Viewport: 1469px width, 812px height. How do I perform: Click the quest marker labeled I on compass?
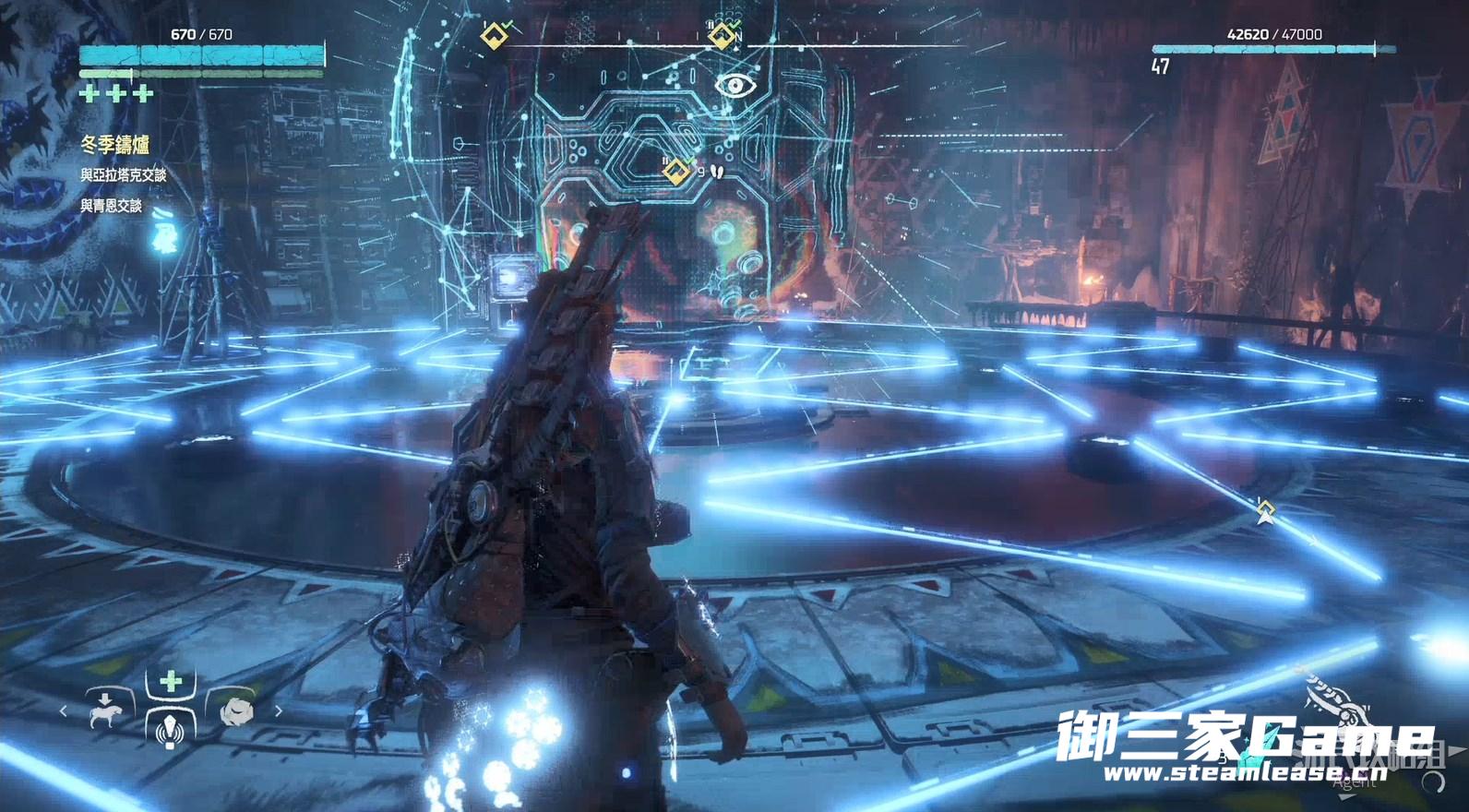(x=495, y=36)
